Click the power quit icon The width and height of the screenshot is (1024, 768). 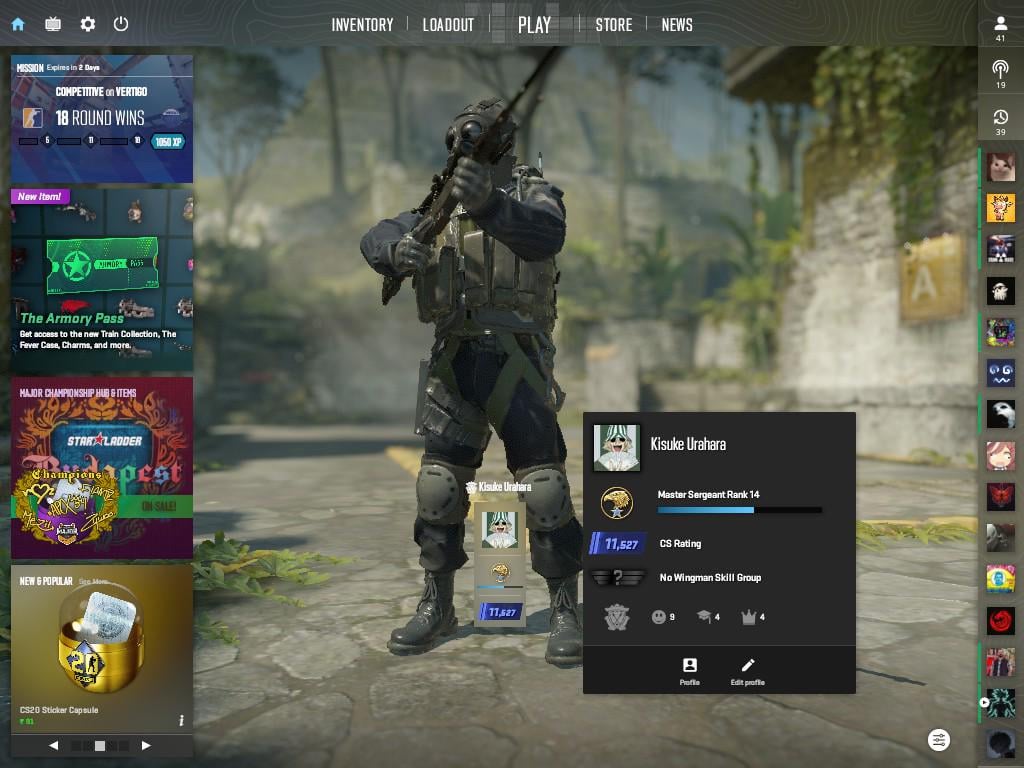click(121, 24)
